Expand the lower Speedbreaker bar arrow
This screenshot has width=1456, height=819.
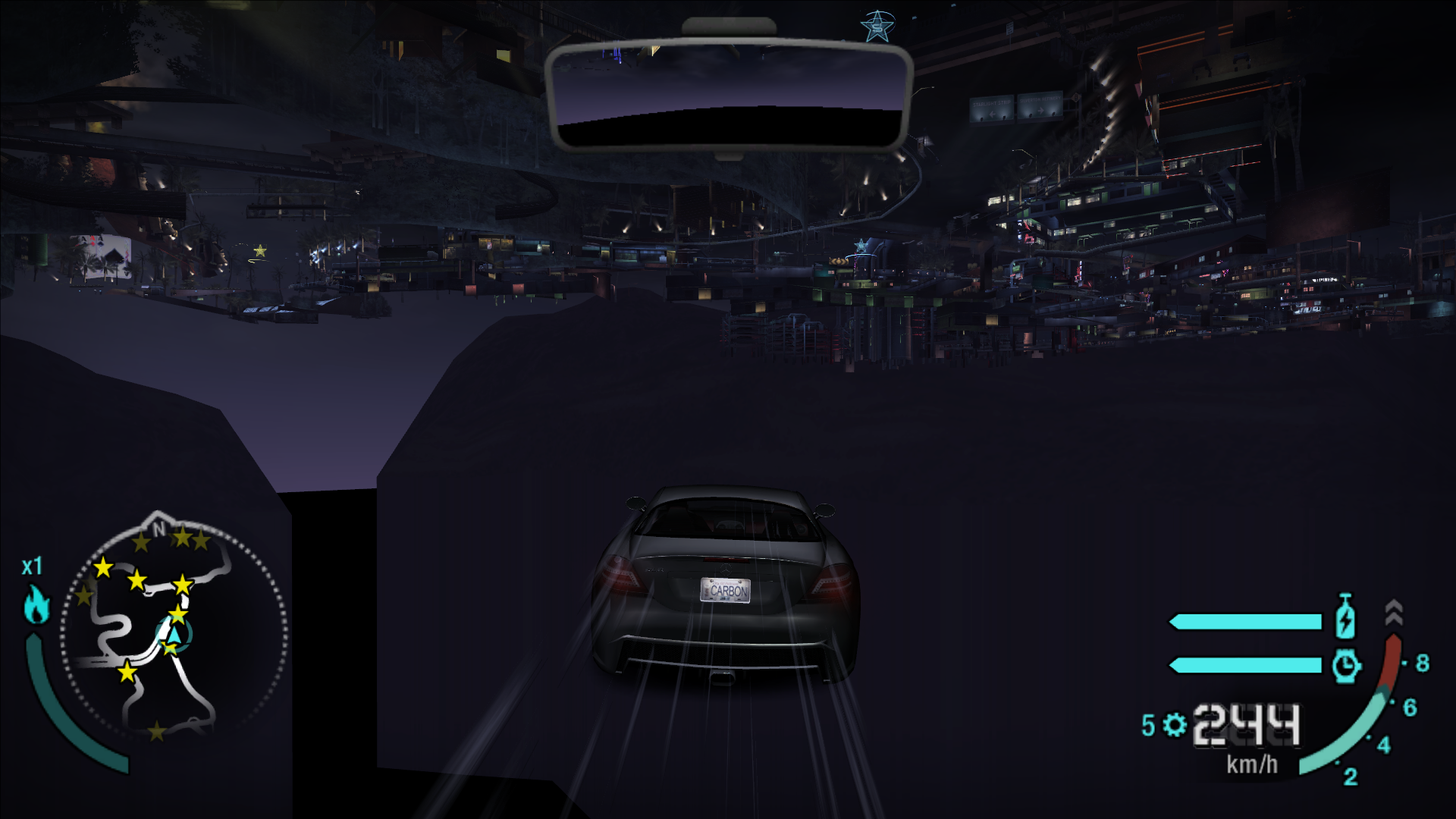point(1173,665)
